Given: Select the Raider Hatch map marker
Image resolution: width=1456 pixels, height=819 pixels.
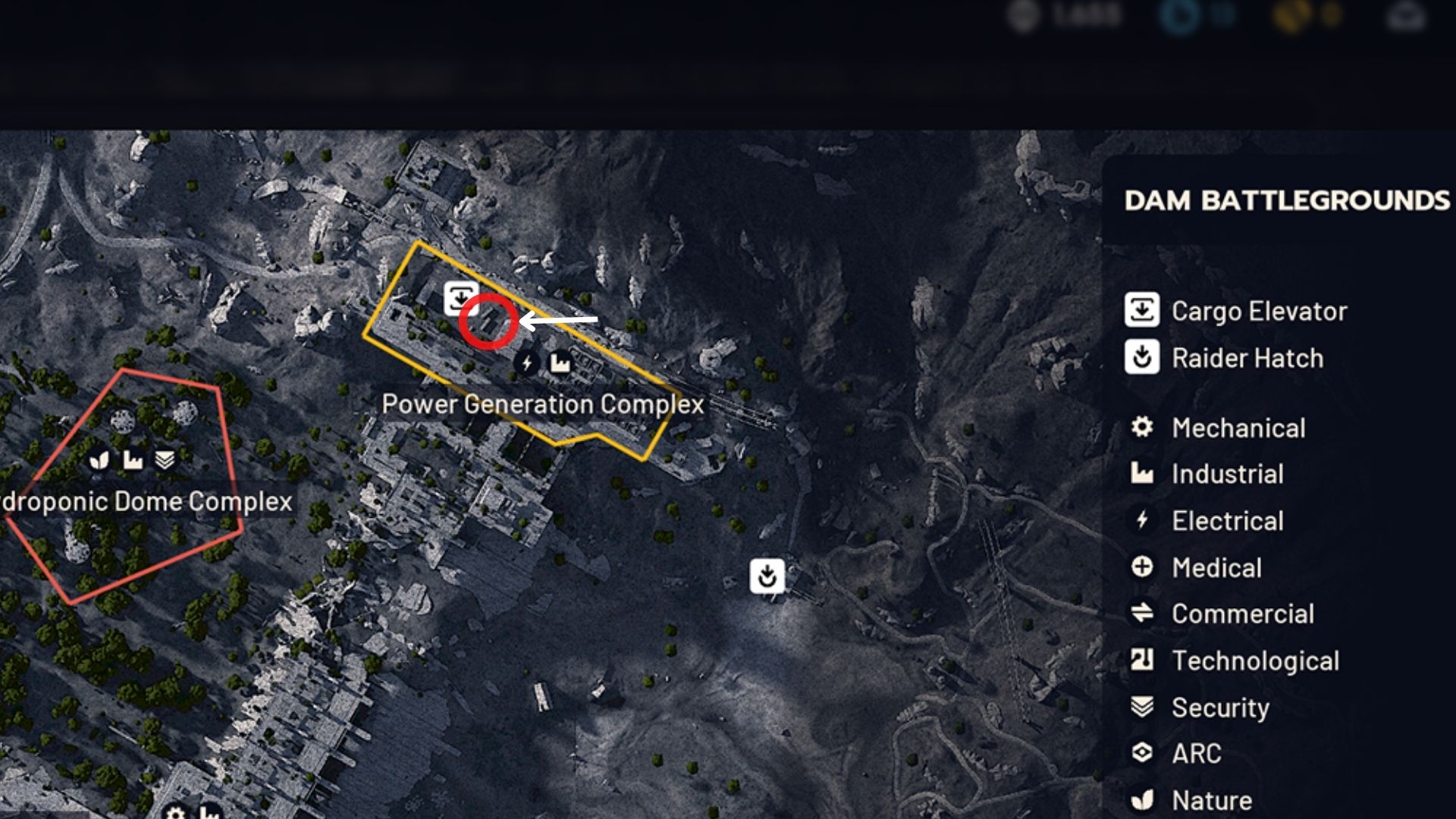Looking at the screenshot, I should [767, 576].
